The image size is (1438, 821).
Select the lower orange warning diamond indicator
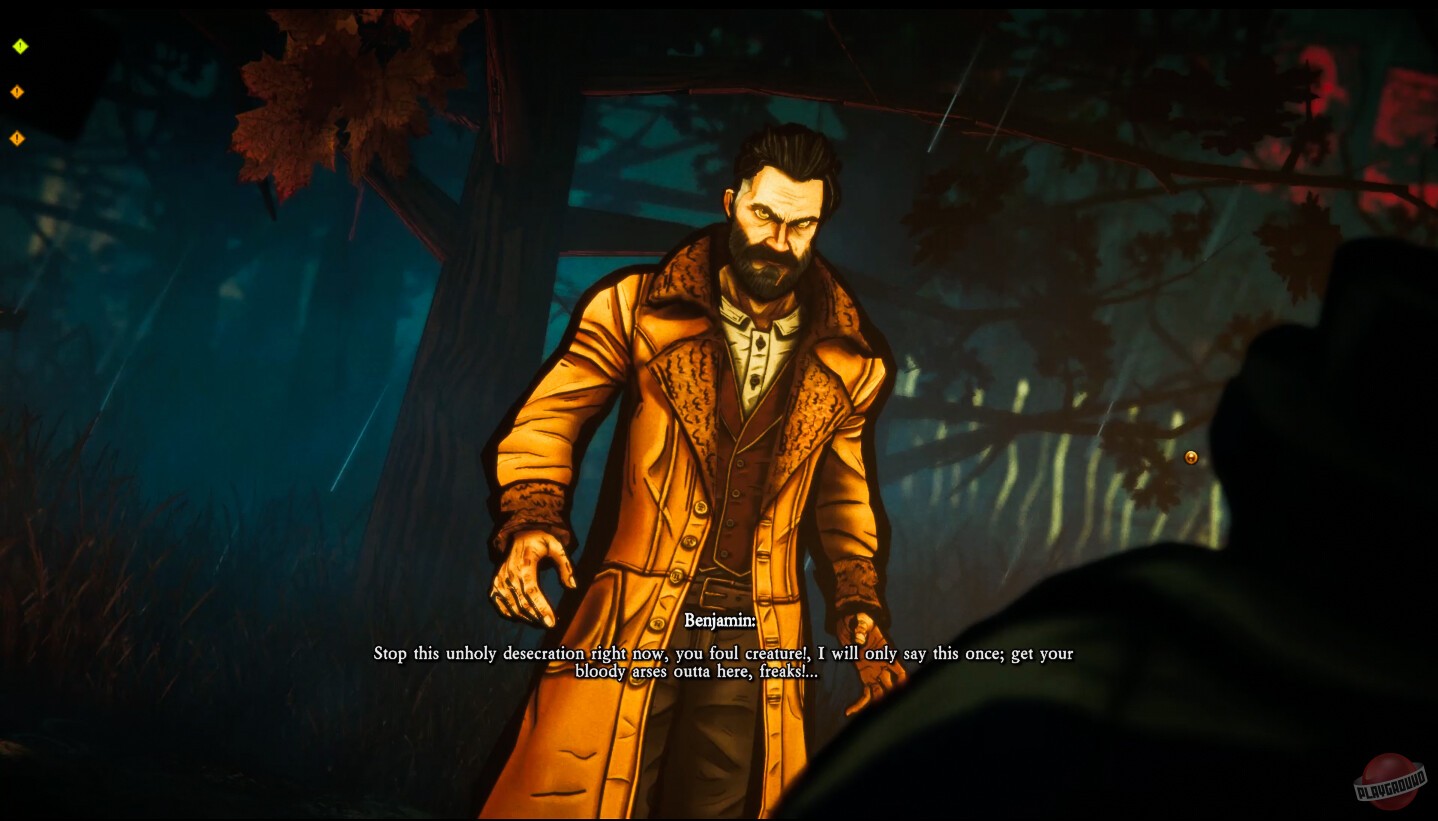click(16, 139)
